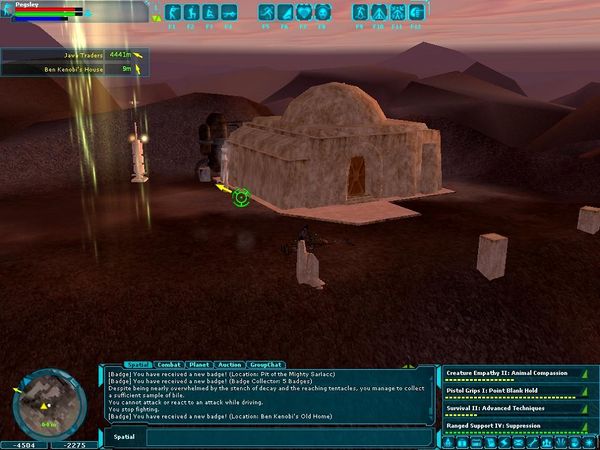Select the Spatial chat tab

[x=136, y=365]
